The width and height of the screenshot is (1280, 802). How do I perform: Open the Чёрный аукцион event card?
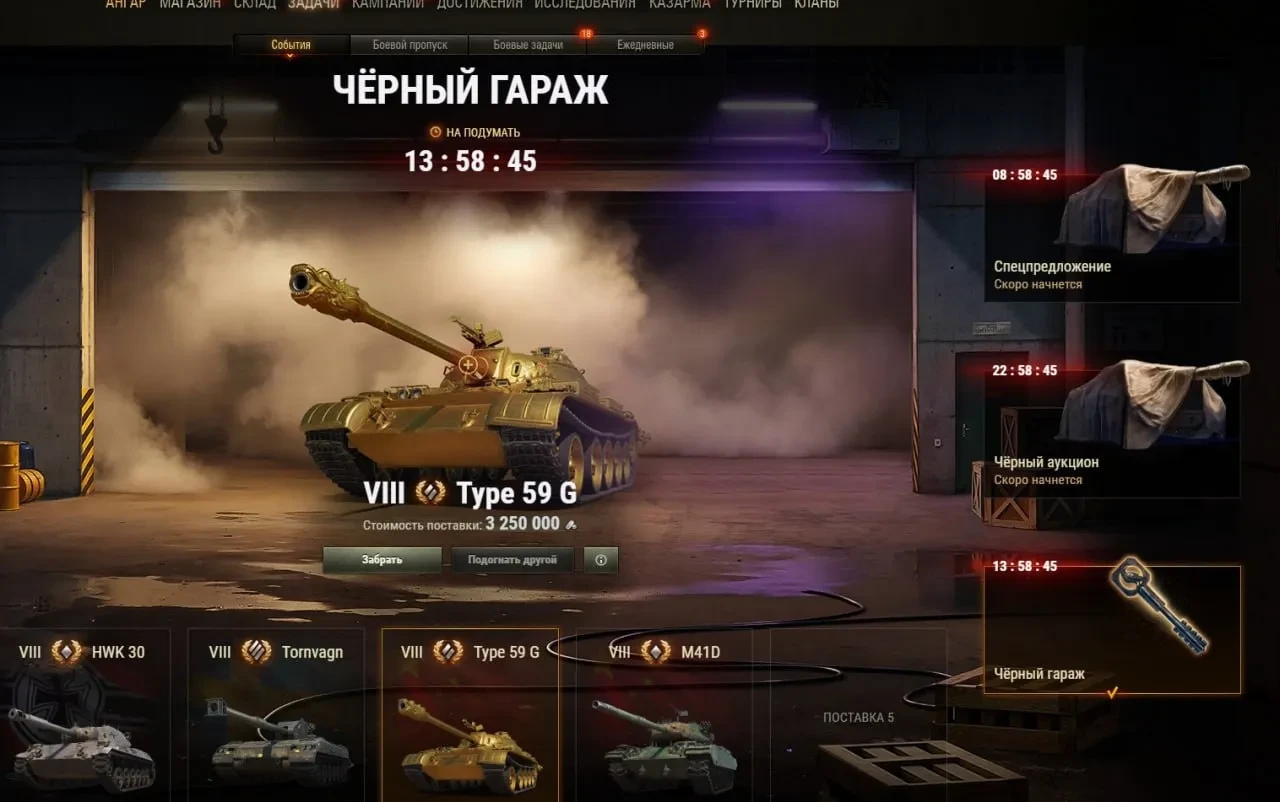click(x=1112, y=430)
